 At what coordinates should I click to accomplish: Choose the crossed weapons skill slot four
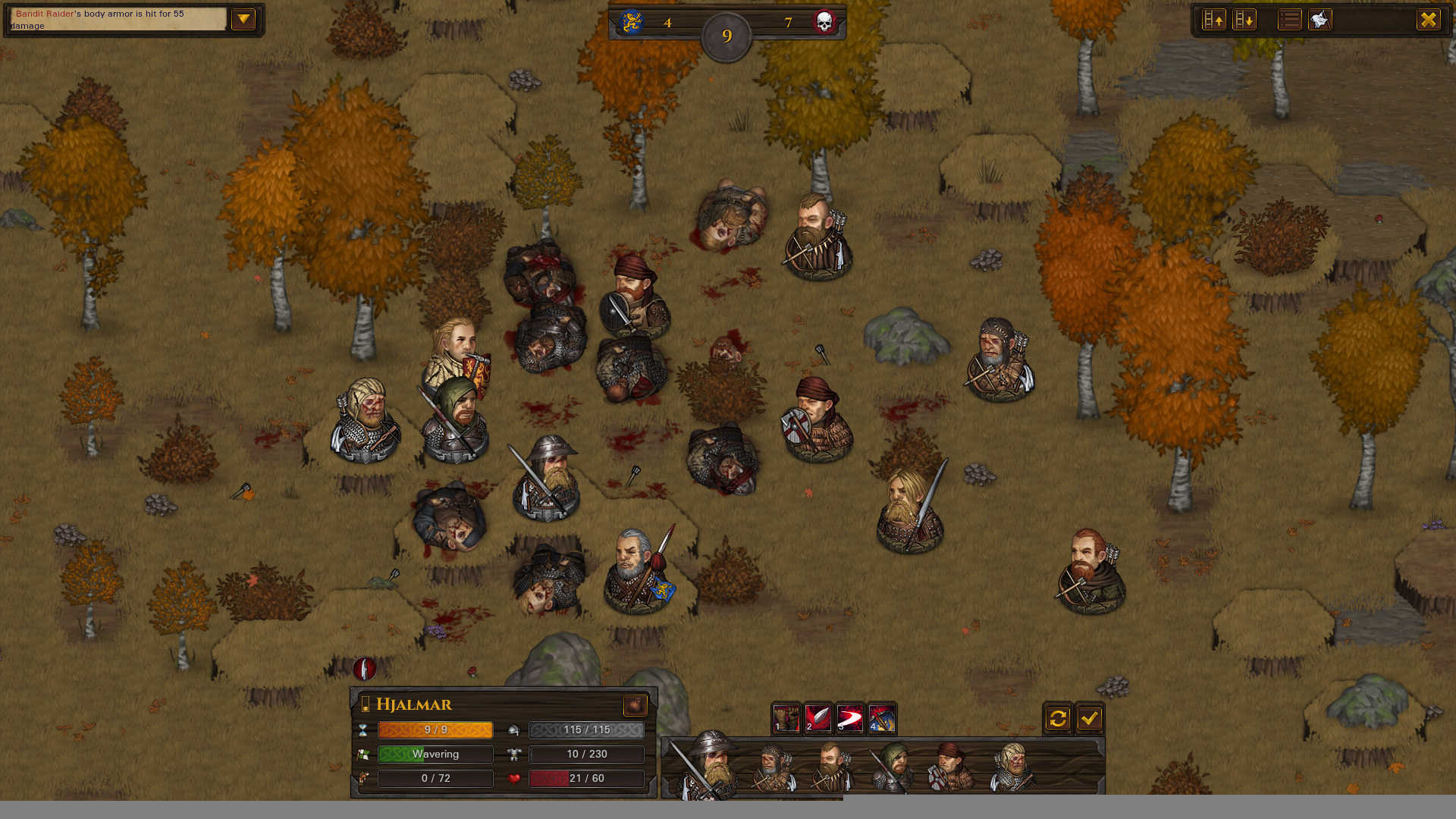tap(882, 717)
